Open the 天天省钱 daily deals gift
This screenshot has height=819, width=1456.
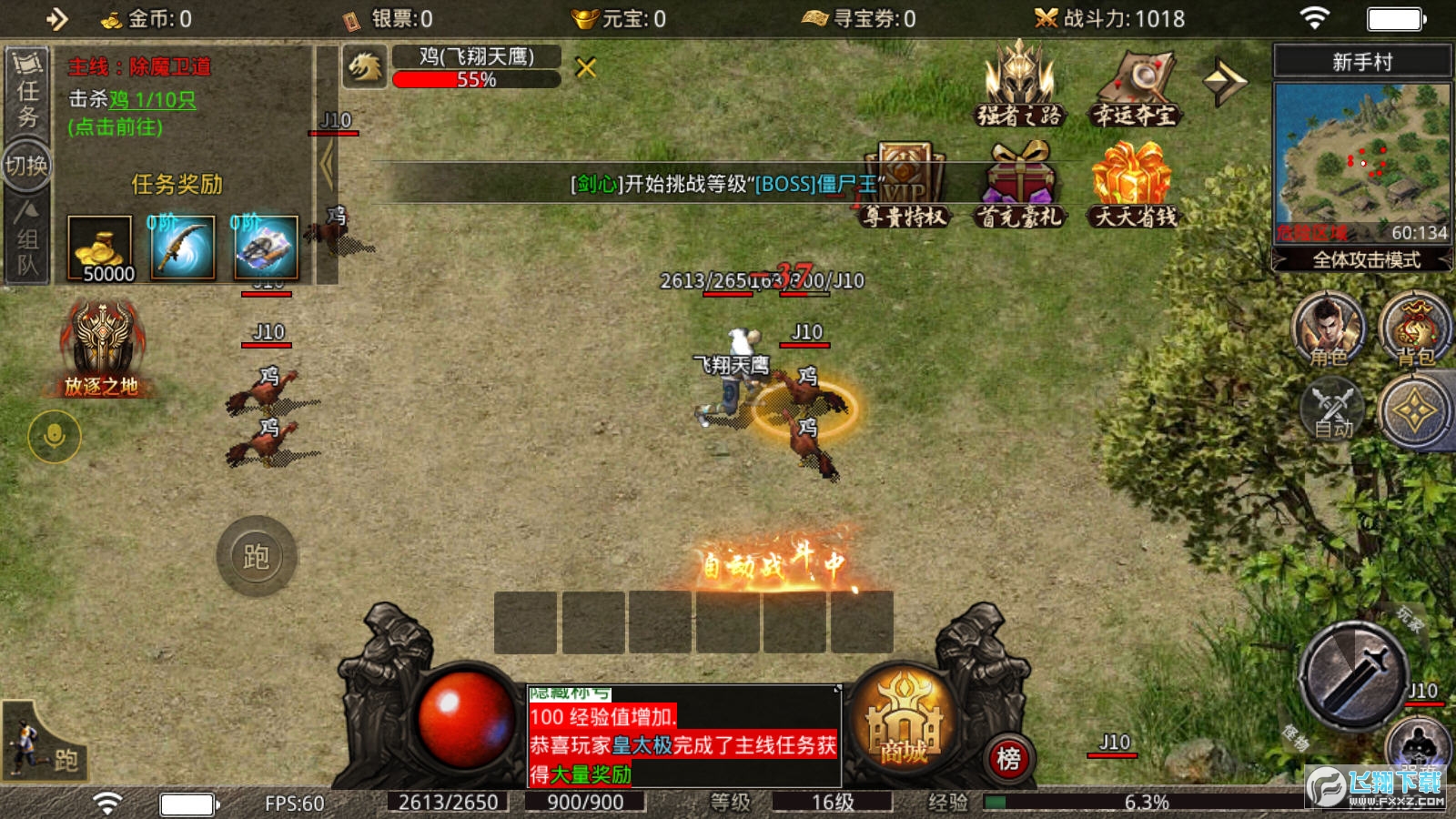(1134, 184)
